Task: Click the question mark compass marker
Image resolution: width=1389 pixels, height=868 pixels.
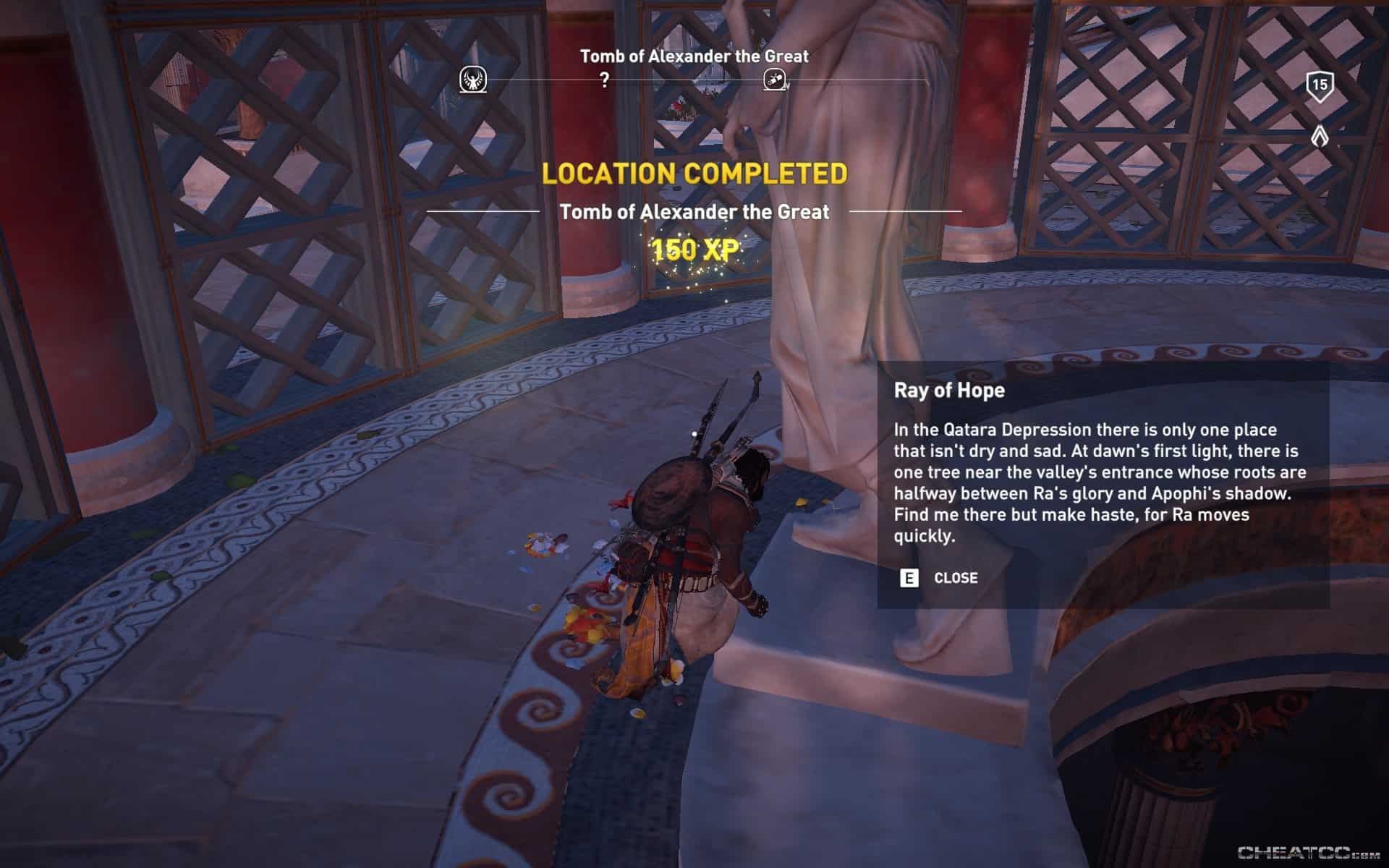Action: pyautogui.click(x=604, y=80)
